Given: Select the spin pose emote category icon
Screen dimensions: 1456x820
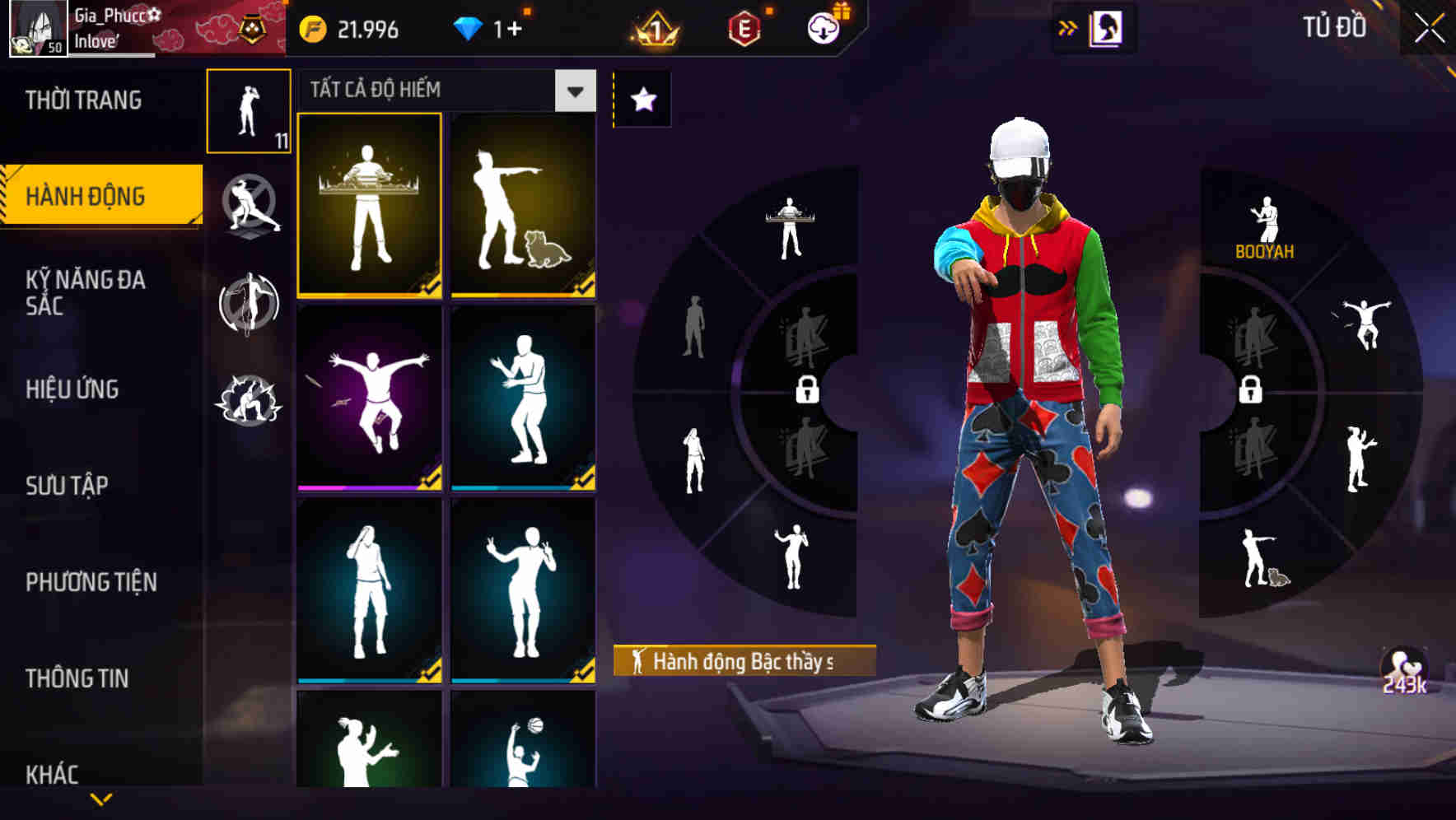Looking at the screenshot, I should point(250,303).
